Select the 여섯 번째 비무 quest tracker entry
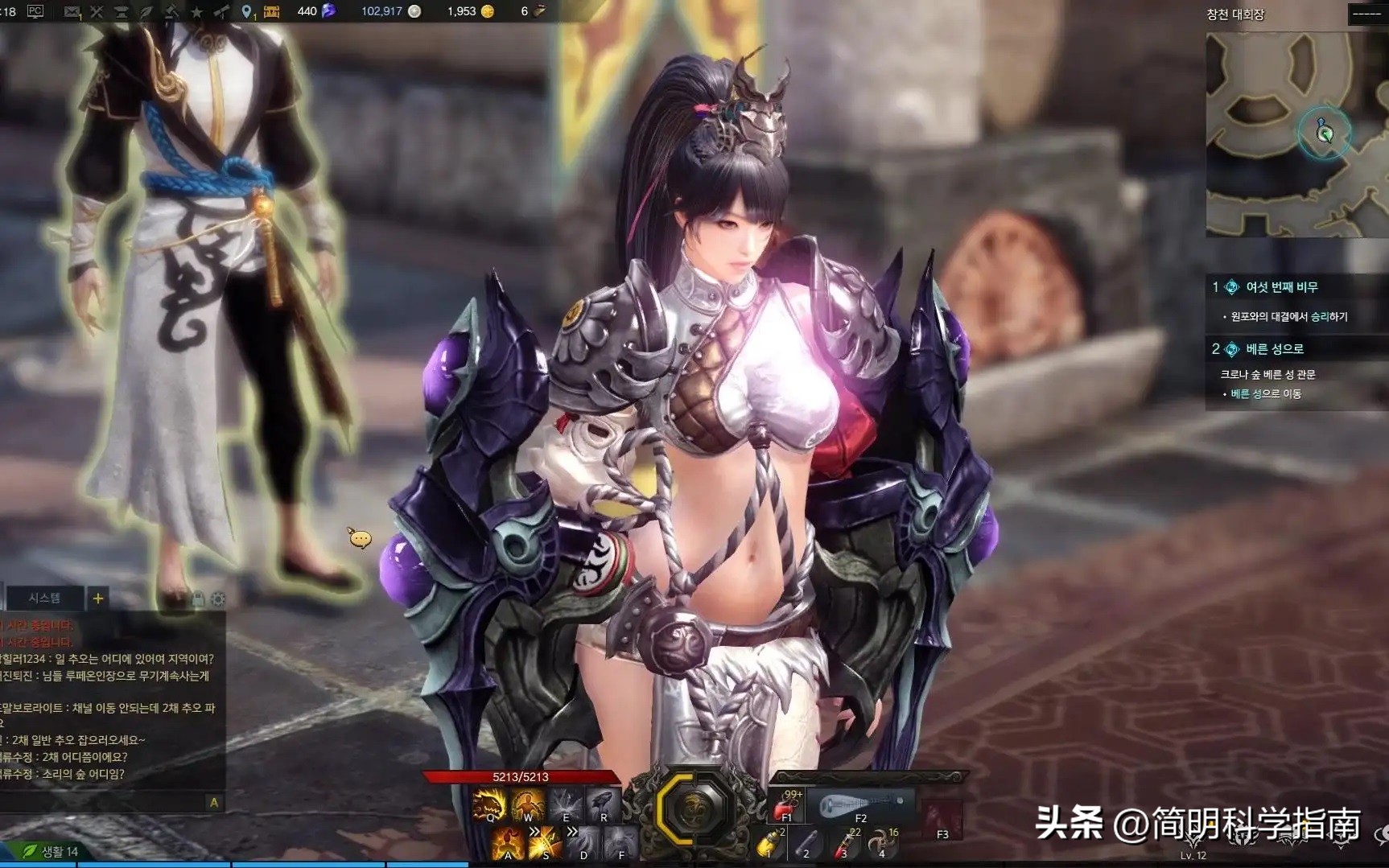1389x868 pixels. pyautogui.click(x=1281, y=287)
